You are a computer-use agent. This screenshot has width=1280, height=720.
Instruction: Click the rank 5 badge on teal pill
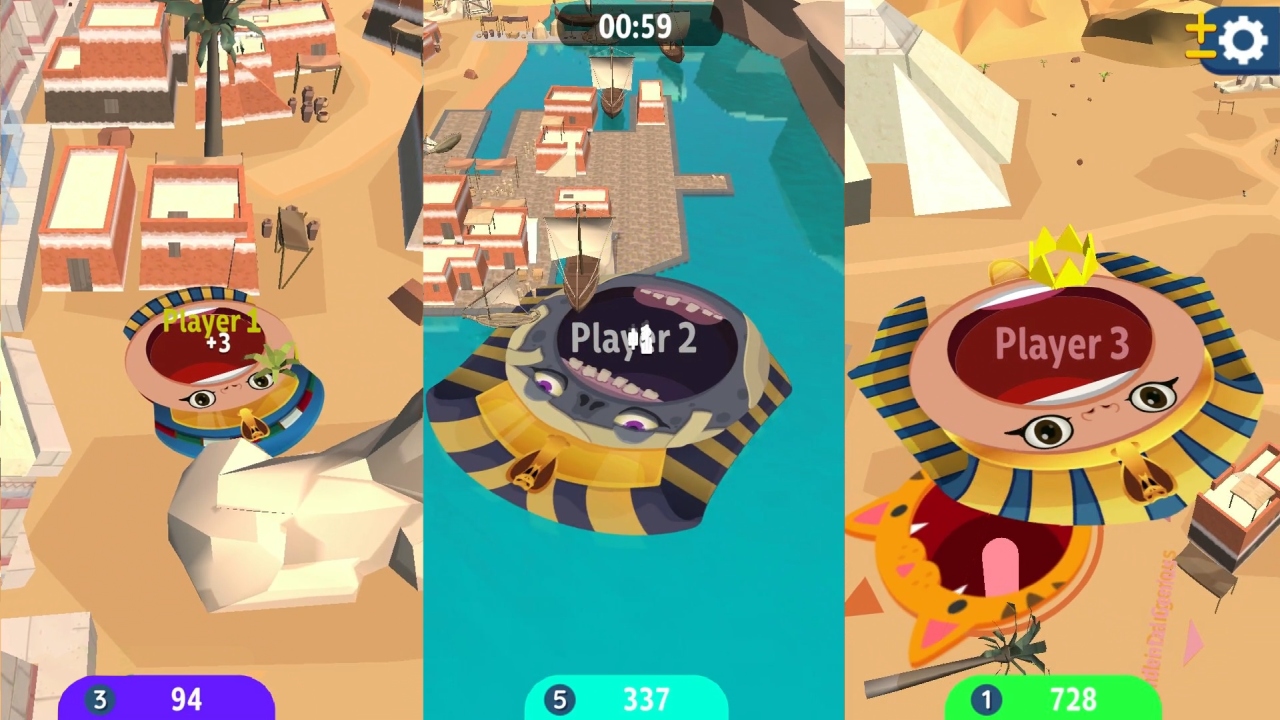[x=559, y=700]
